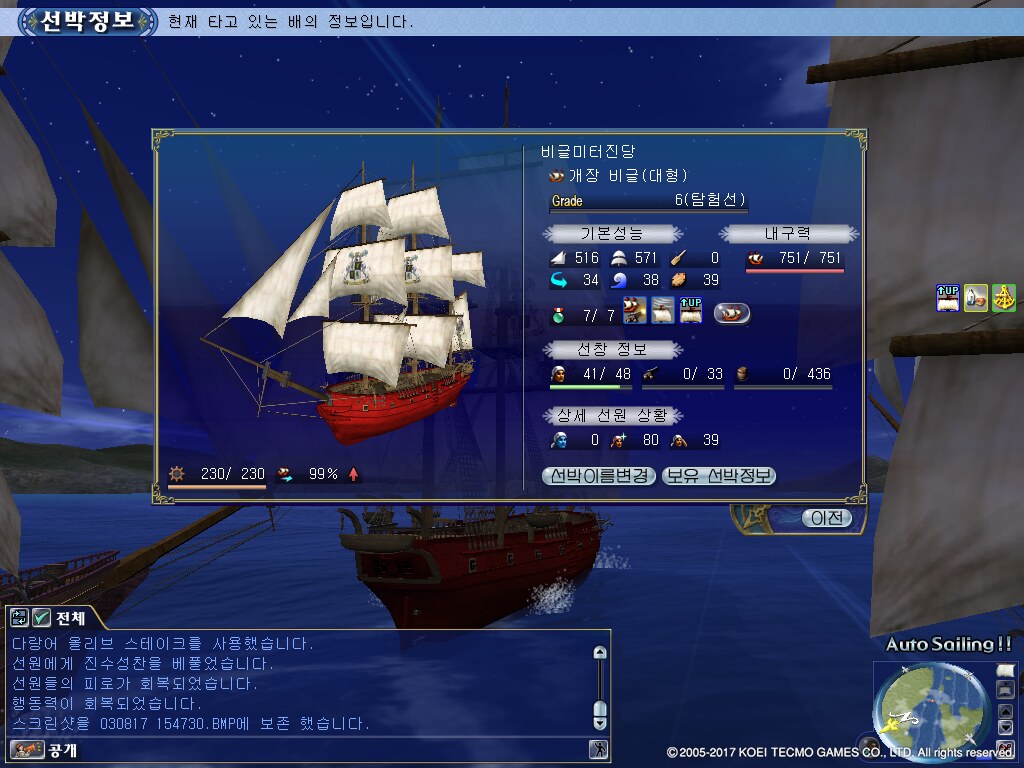1024x768 pixels.
Task: Click the running figure icon in chat bar
Action: coord(598,749)
